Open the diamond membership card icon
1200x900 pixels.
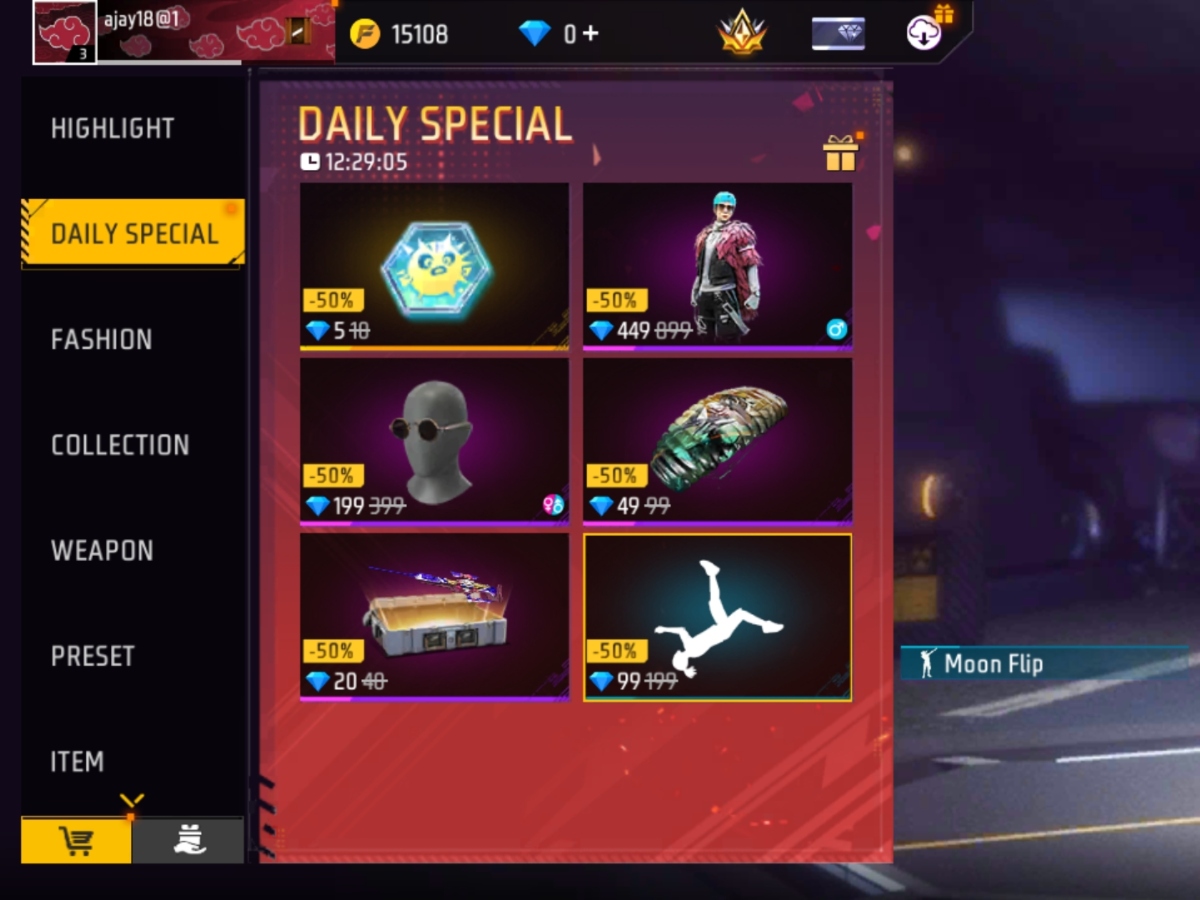coord(838,34)
